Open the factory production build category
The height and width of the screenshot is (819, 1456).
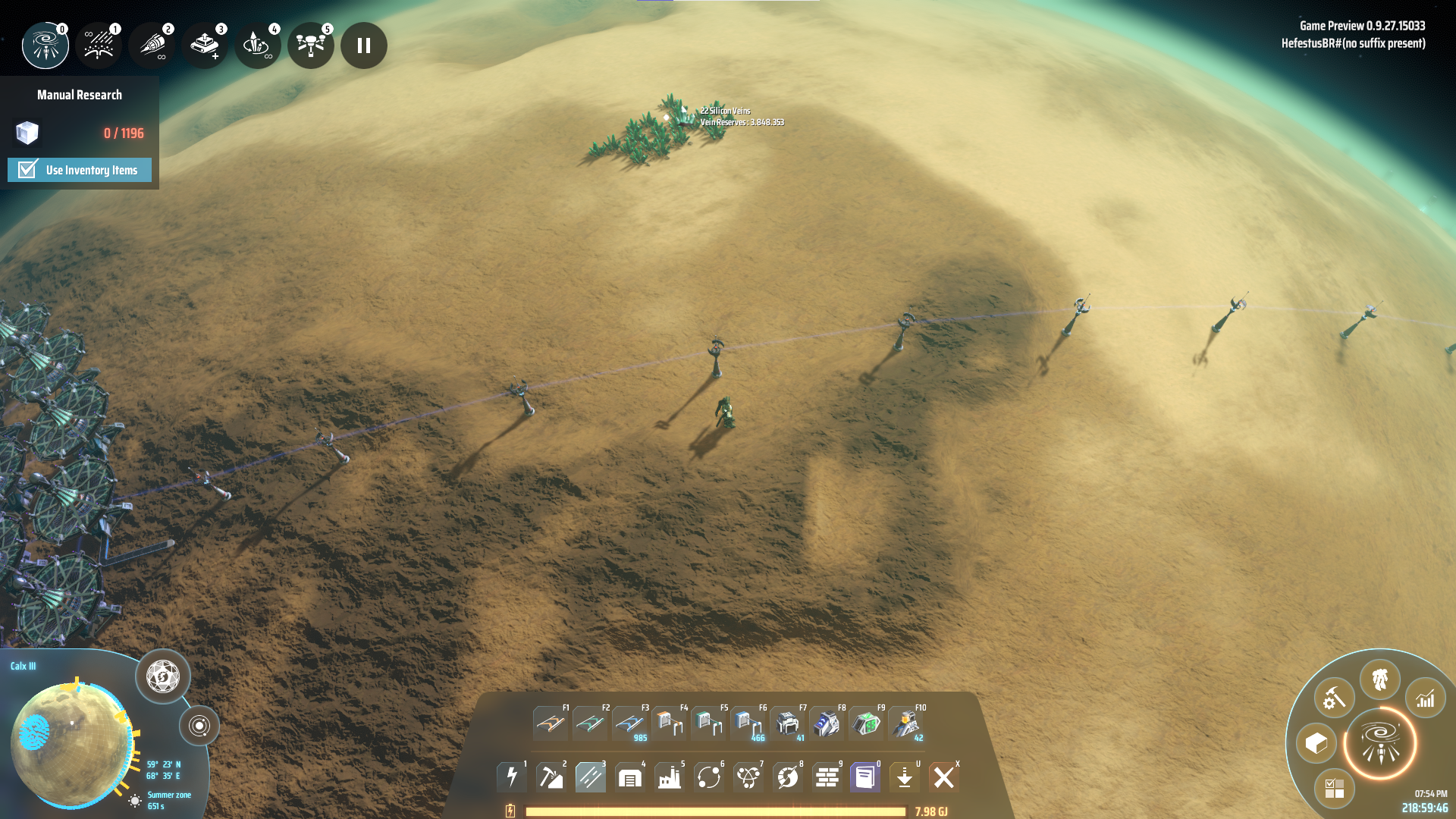coord(670,777)
